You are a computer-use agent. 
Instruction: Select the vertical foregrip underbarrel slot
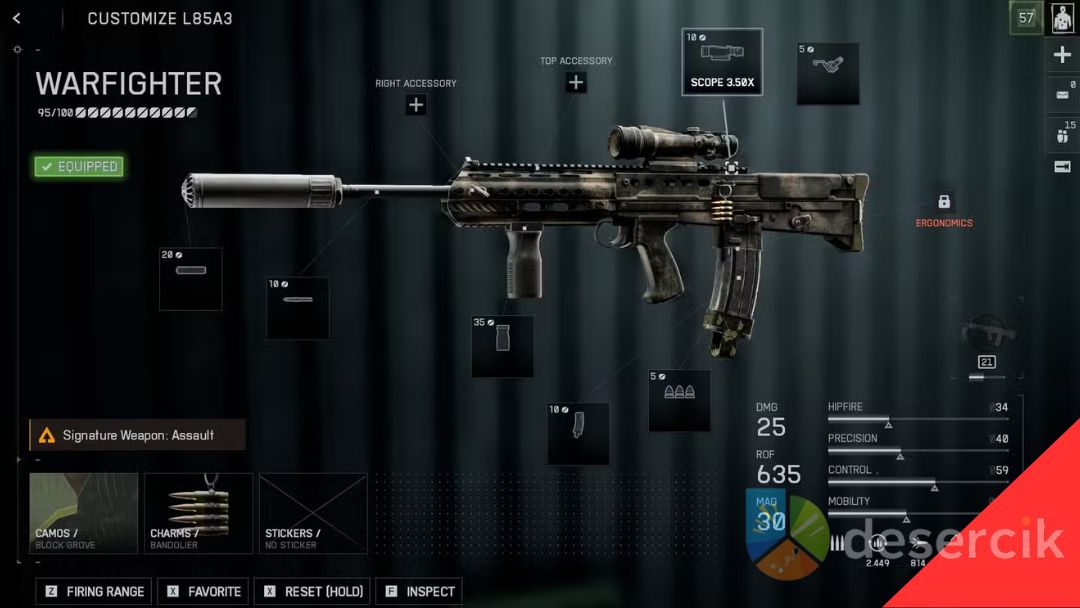point(502,346)
